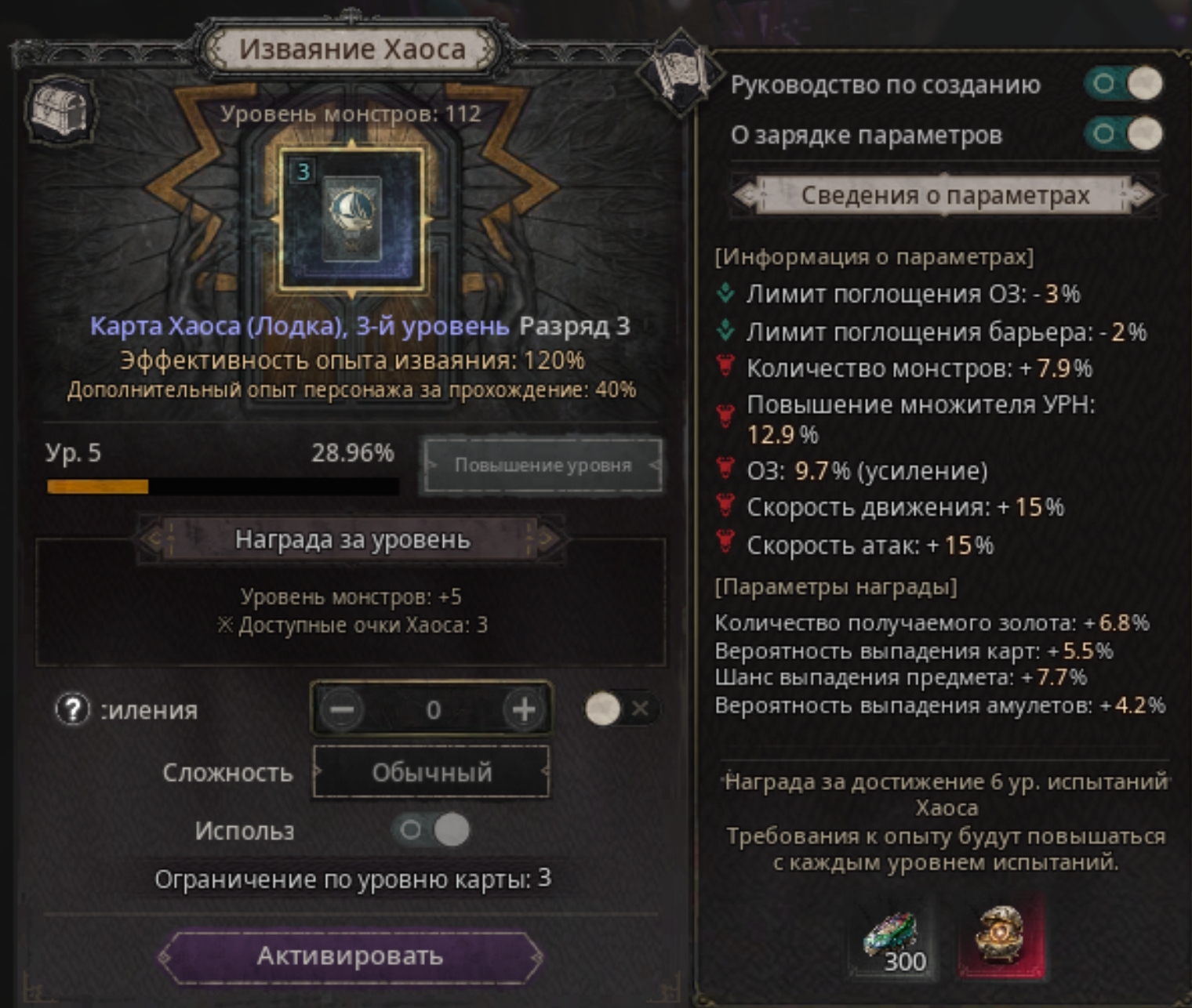Viewport: 1192px width, 1008px height.
Task: Select the Chaos Map boat card slot
Action: (351, 218)
